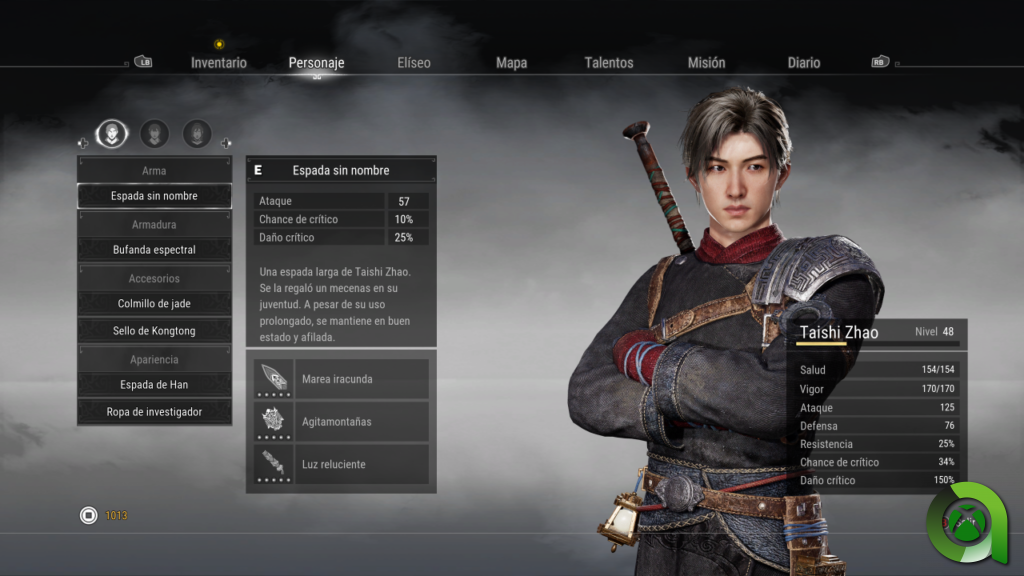Open the Espada de Han appearance entry
The image size is (1024, 576).
coord(154,385)
